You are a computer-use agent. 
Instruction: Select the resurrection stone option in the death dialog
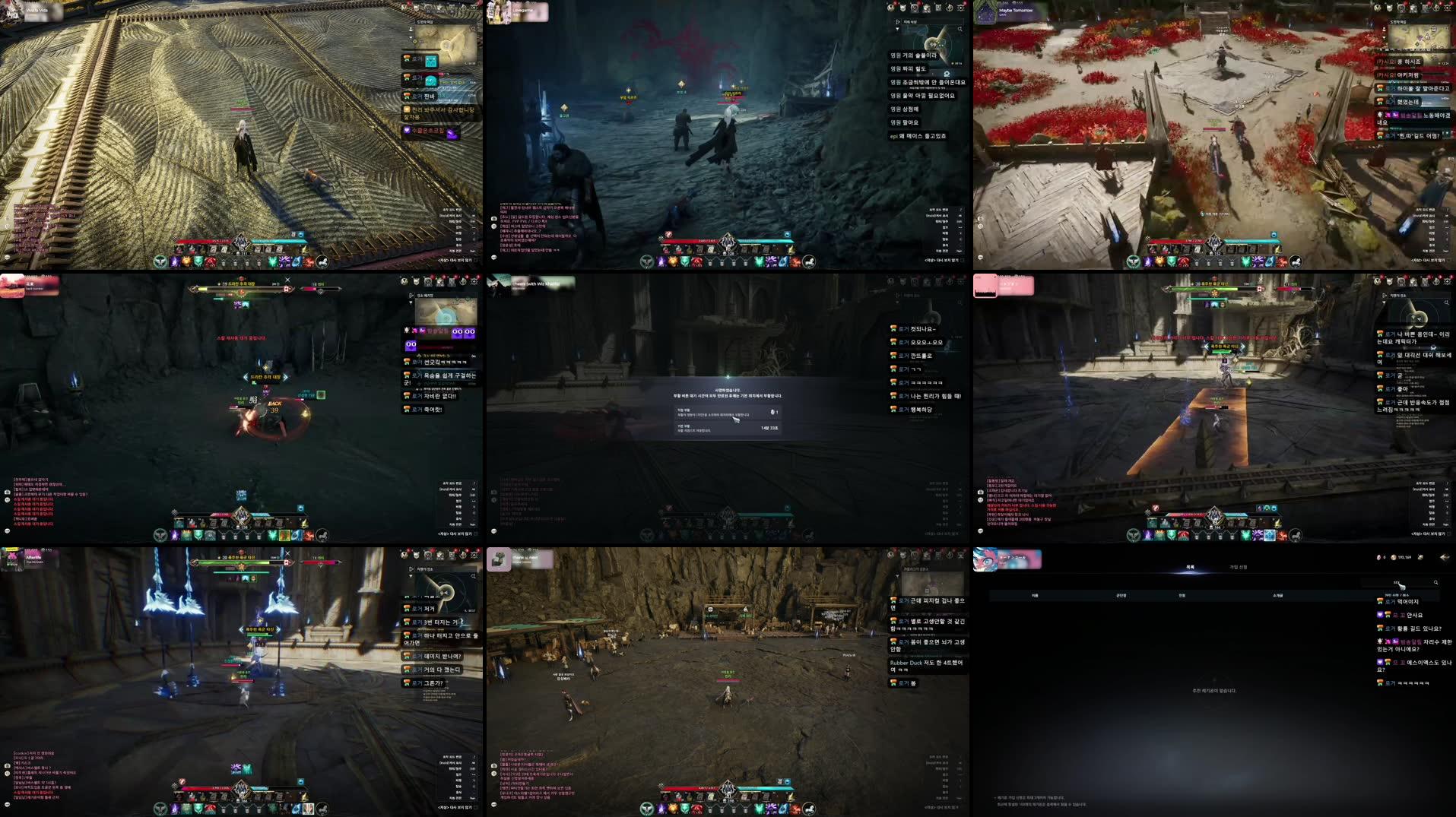(x=728, y=413)
